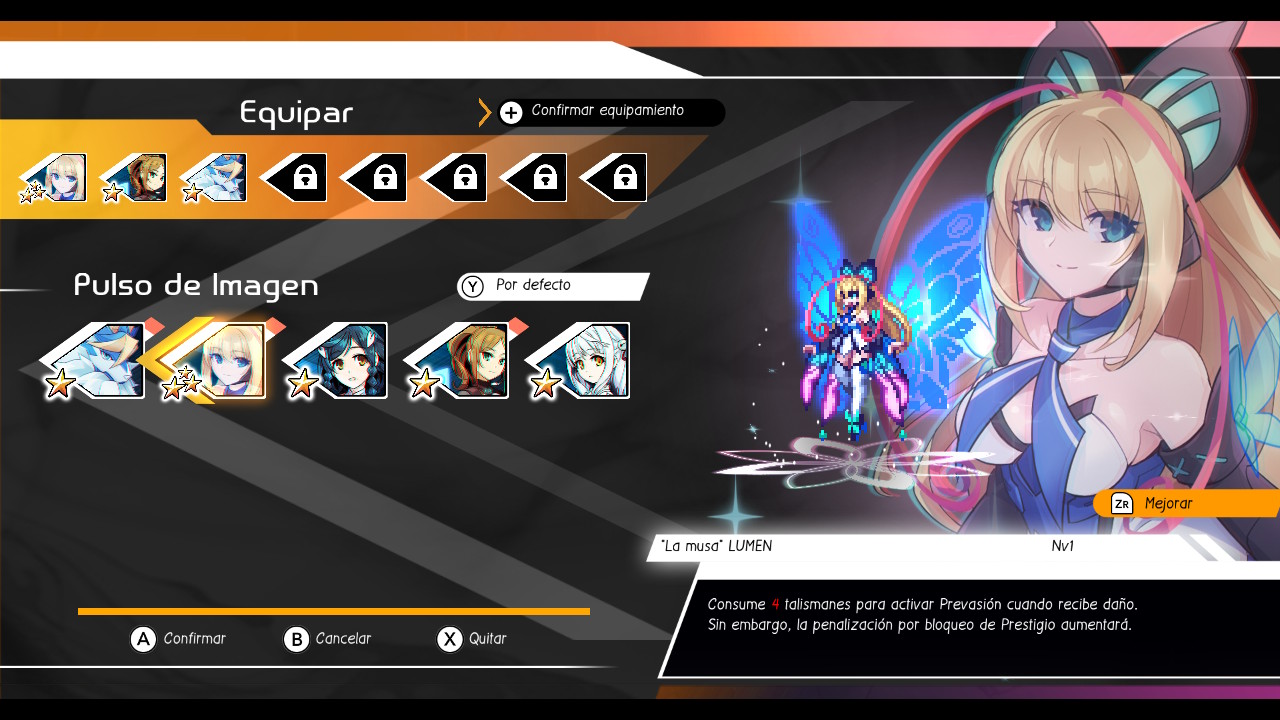Upgrade with the Mejorar button
Viewport: 1280px width, 720px height.
coord(1180,504)
